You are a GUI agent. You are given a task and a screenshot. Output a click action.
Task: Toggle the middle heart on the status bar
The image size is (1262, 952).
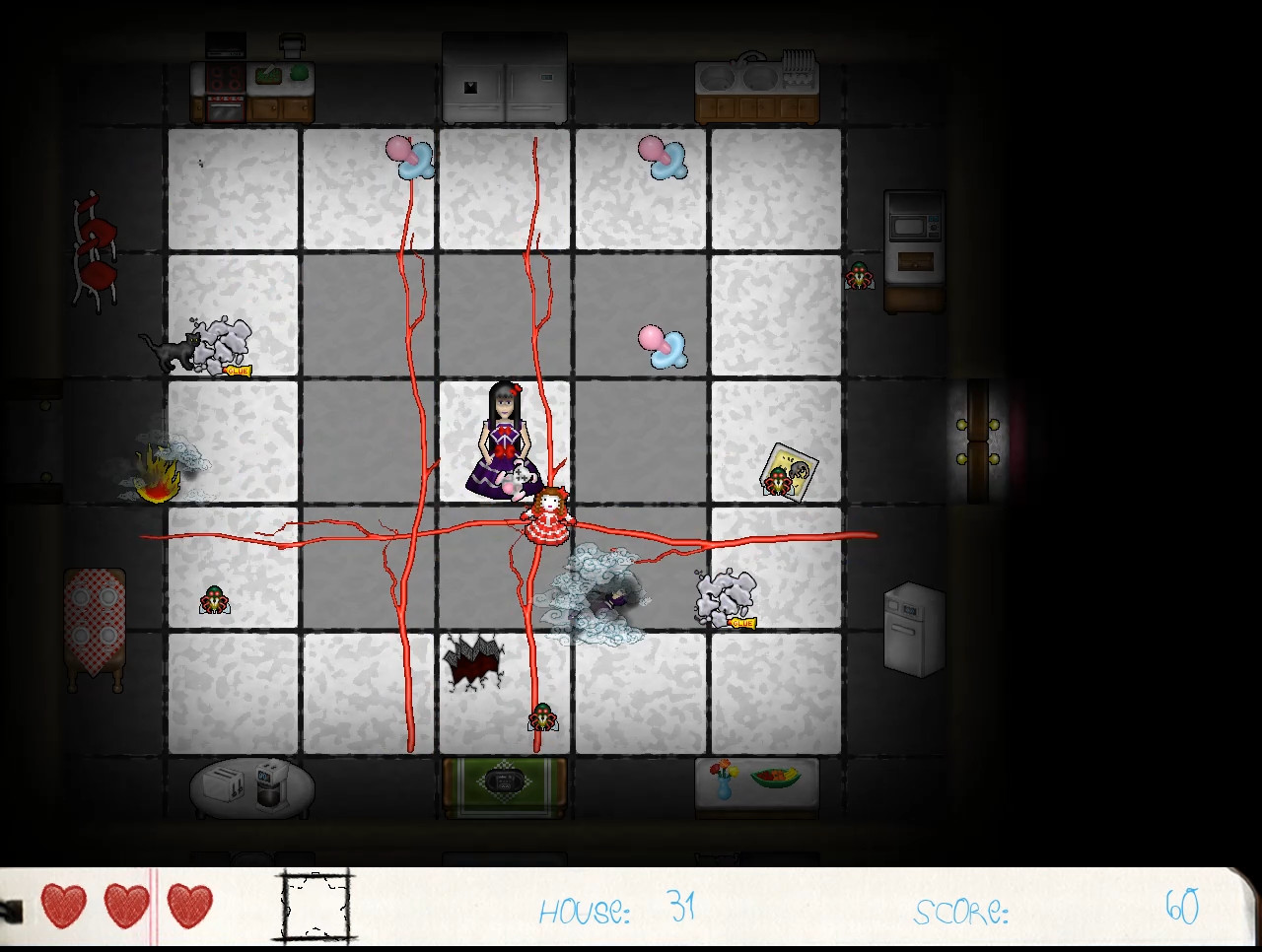pos(124,904)
